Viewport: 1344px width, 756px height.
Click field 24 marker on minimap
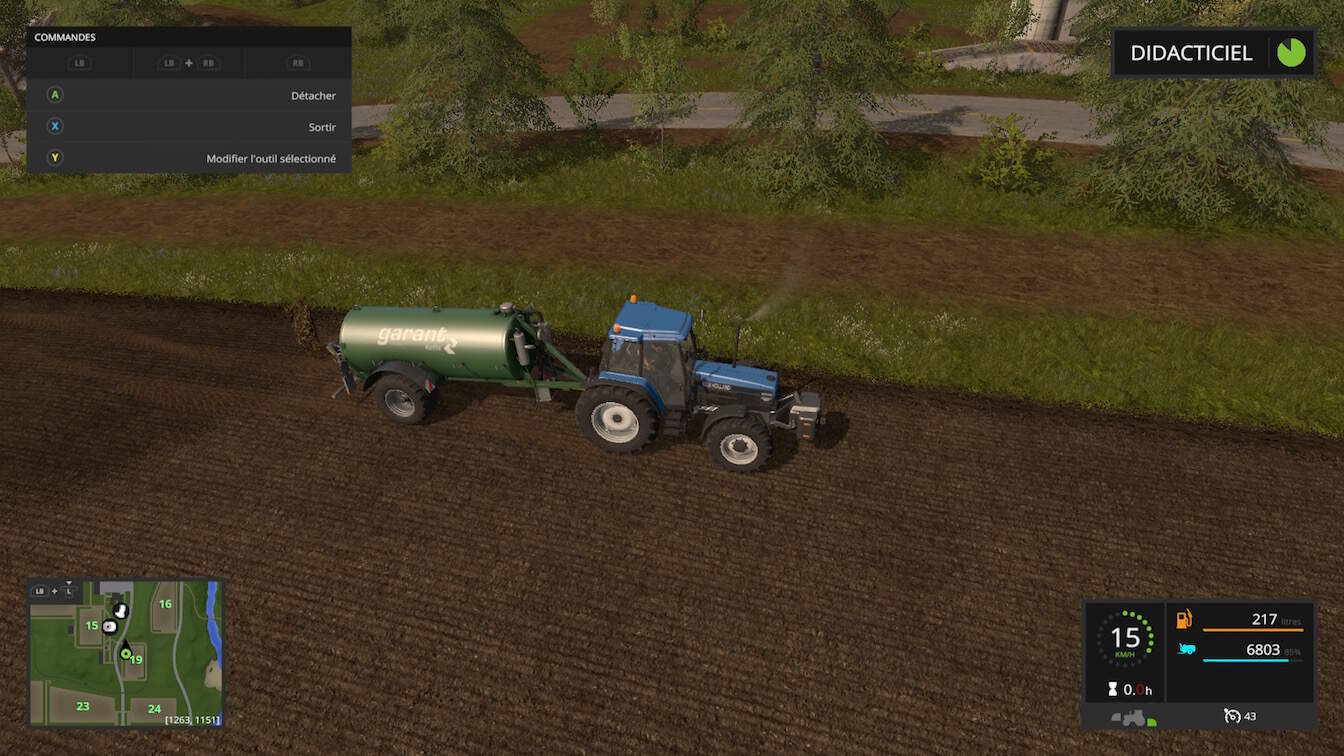[154, 709]
